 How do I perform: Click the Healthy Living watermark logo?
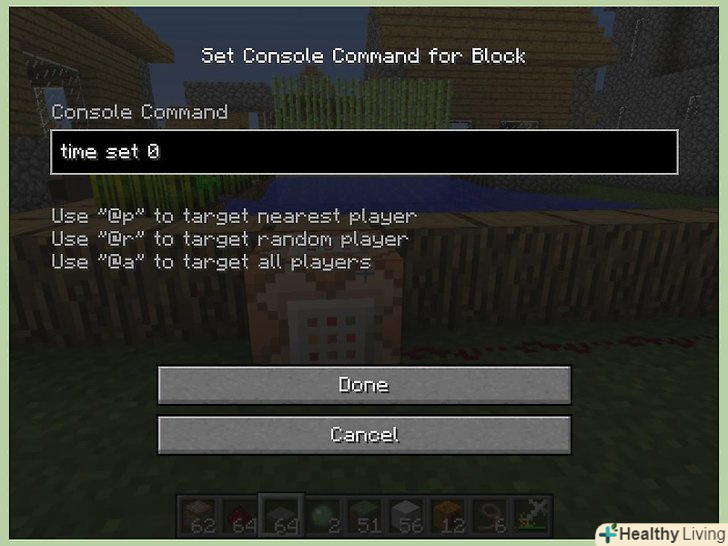click(660, 533)
